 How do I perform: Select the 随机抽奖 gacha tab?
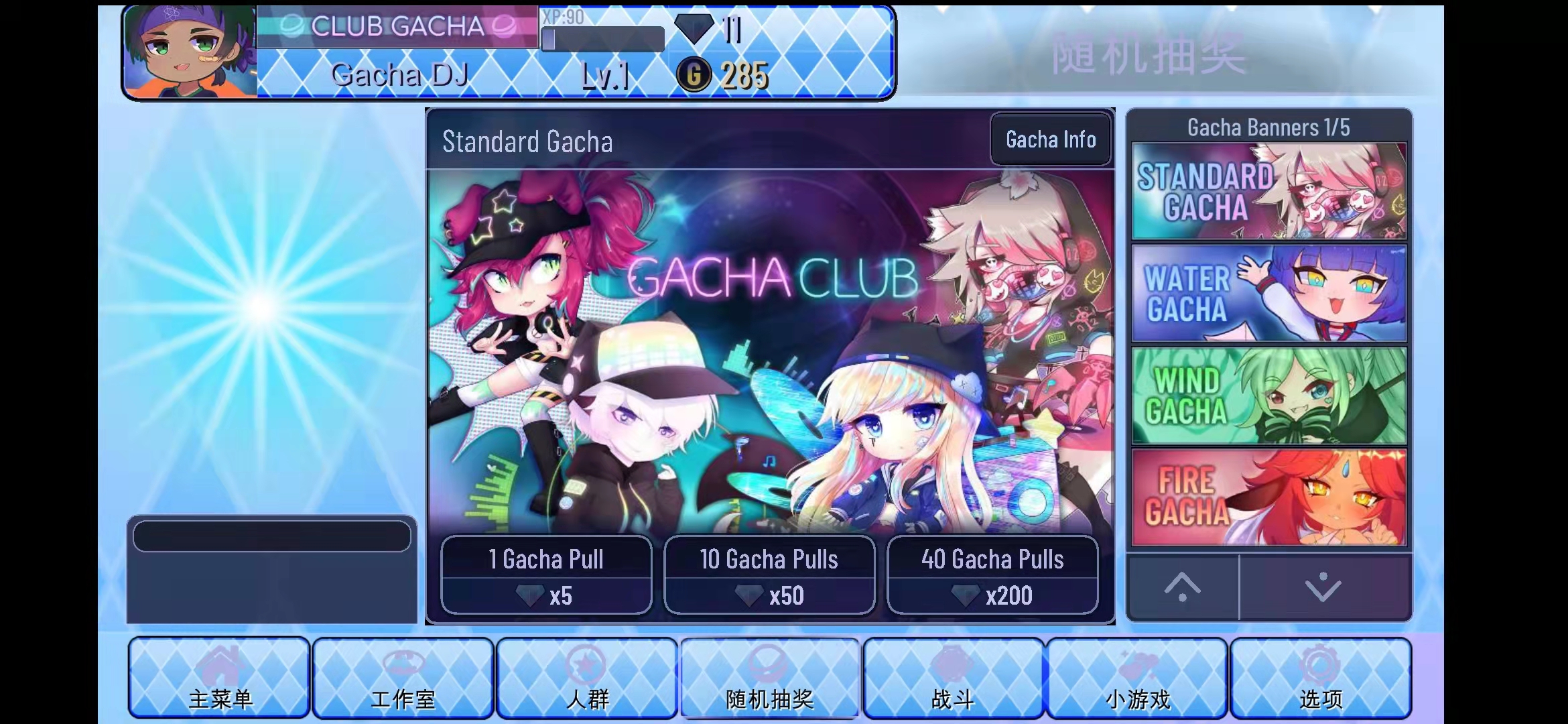coord(770,678)
